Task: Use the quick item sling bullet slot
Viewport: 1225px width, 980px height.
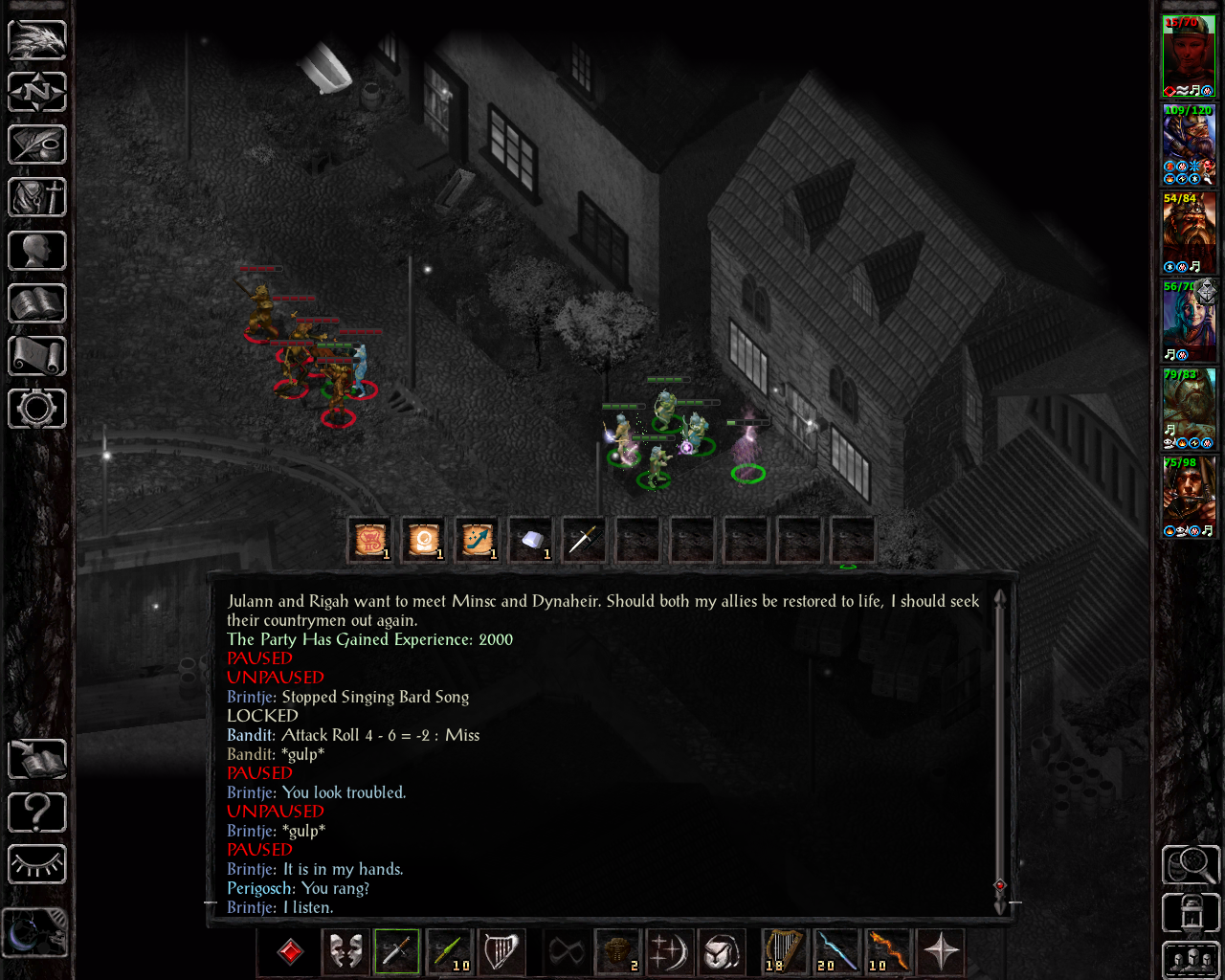Action: click(x=531, y=540)
